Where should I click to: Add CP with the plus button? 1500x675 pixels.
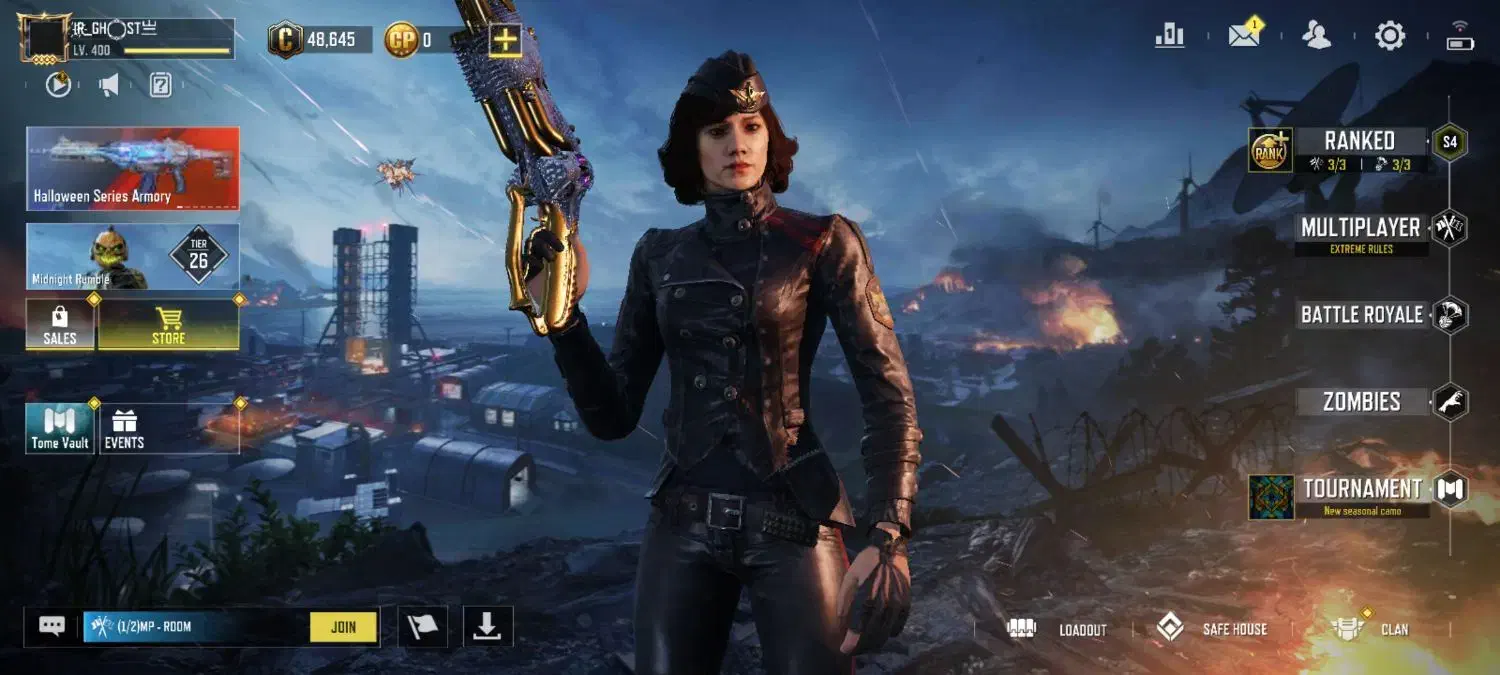(x=505, y=40)
